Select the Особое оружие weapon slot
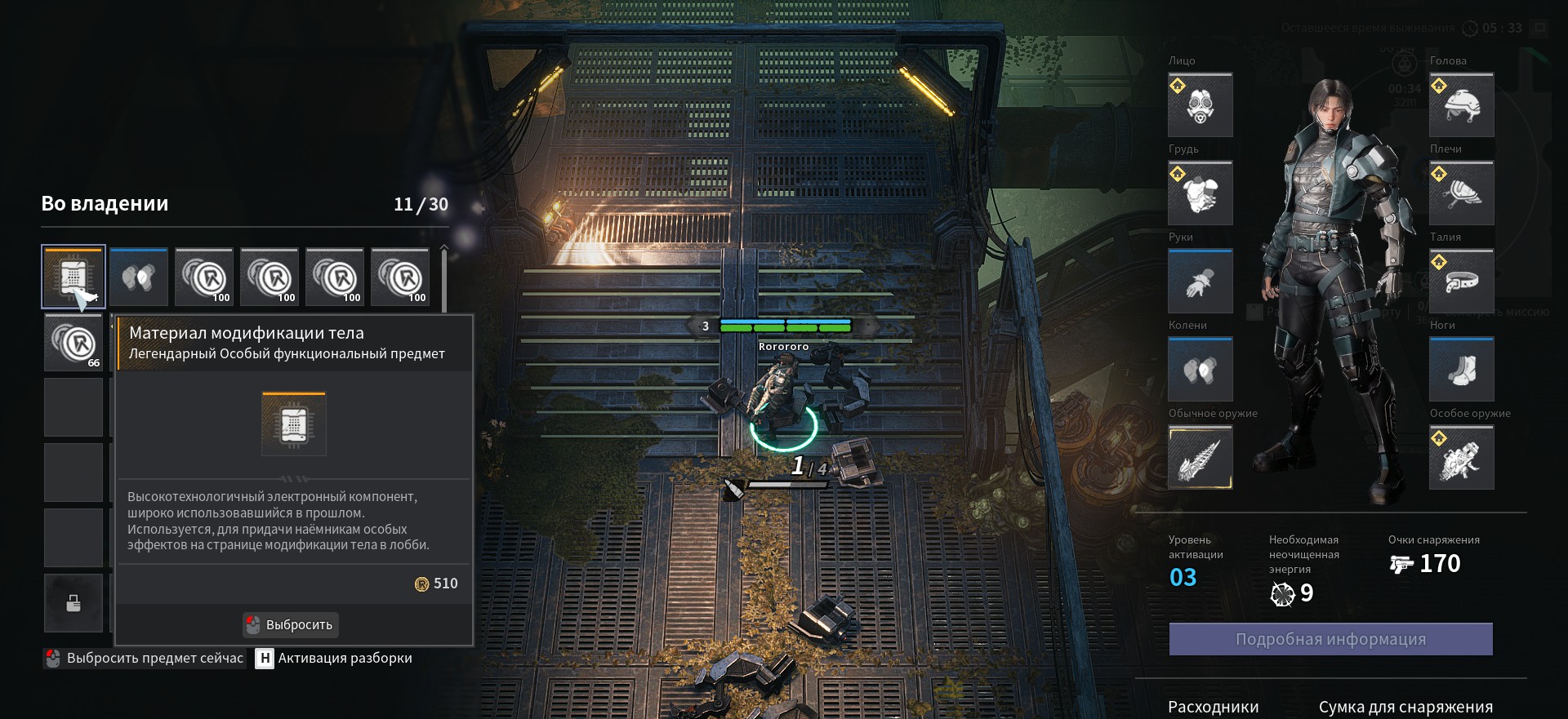Image resolution: width=1568 pixels, height=719 pixels. pyautogui.click(x=1461, y=458)
